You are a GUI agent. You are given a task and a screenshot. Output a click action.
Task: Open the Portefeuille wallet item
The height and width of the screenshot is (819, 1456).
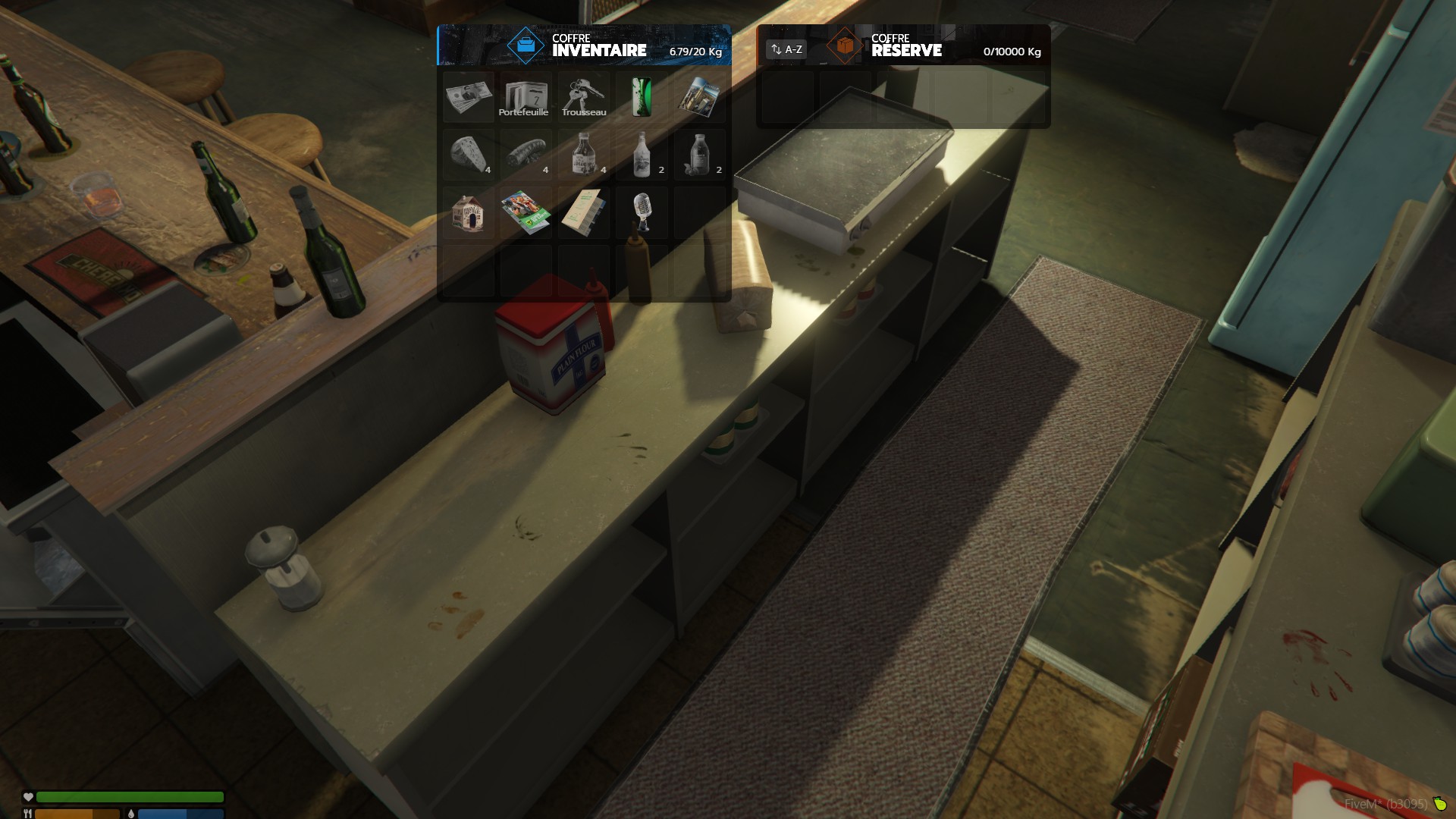[526, 97]
